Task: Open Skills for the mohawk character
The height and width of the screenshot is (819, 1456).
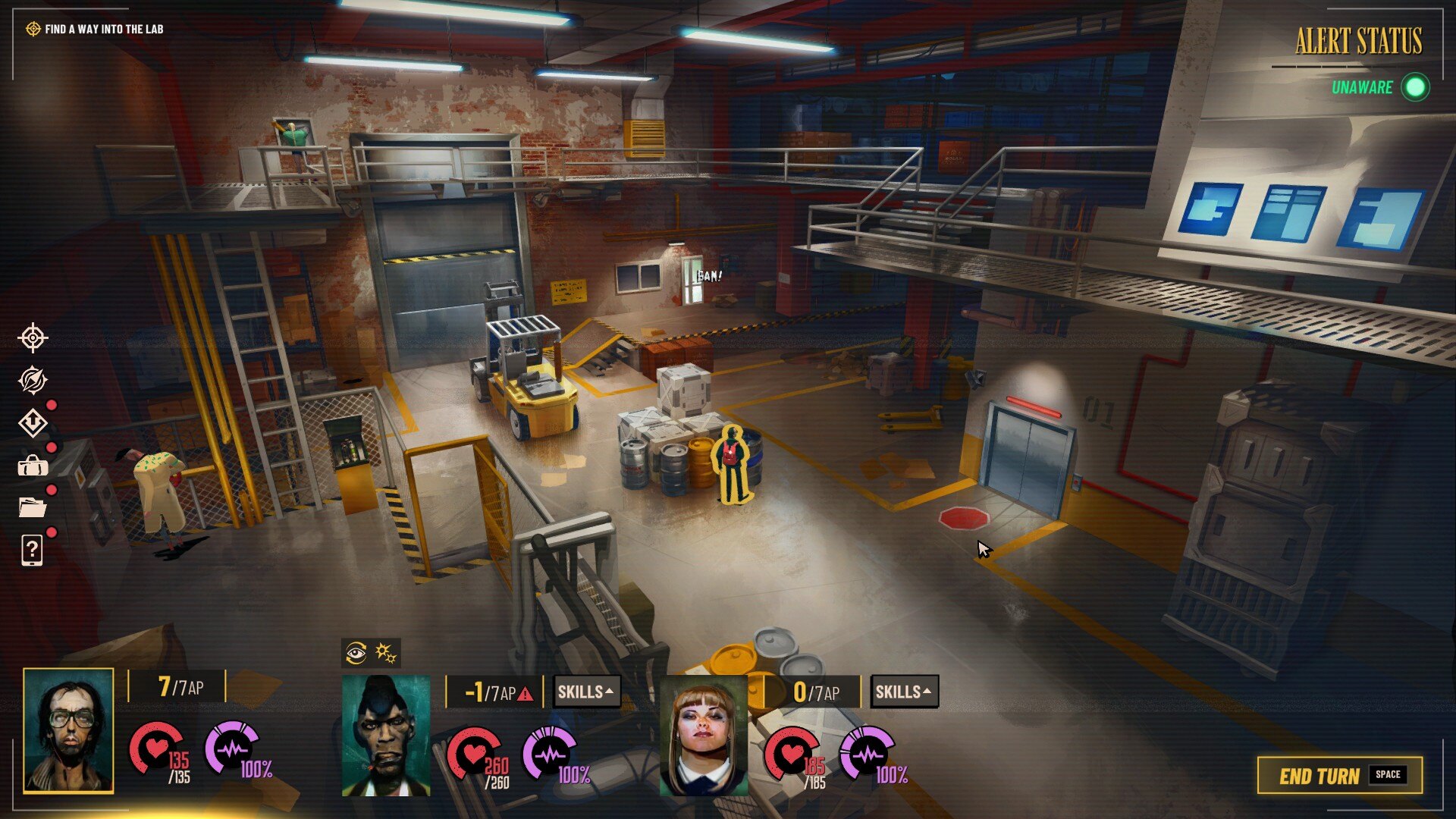Action: (x=586, y=692)
